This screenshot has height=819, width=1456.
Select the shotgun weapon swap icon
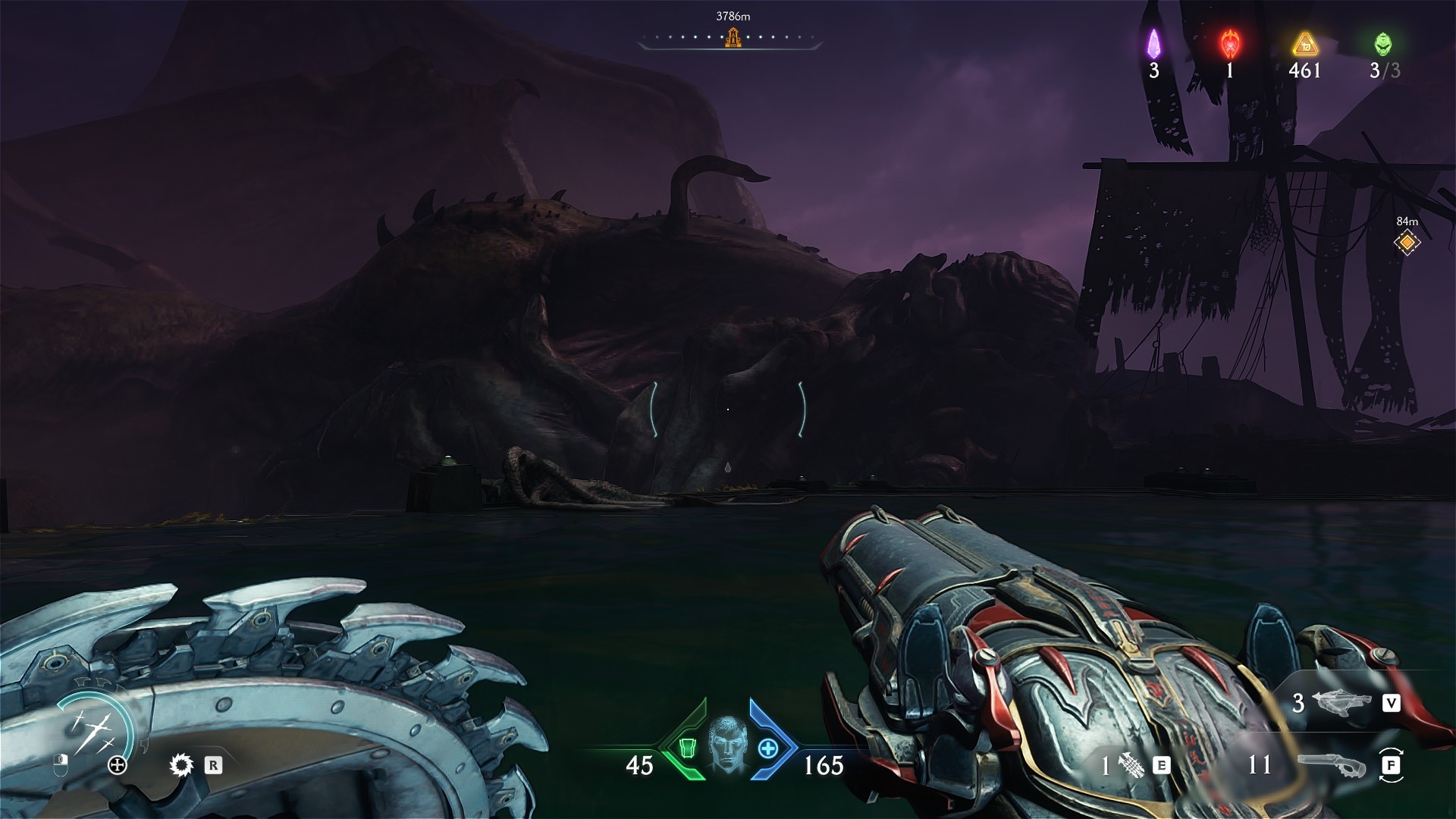click(1332, 766)
